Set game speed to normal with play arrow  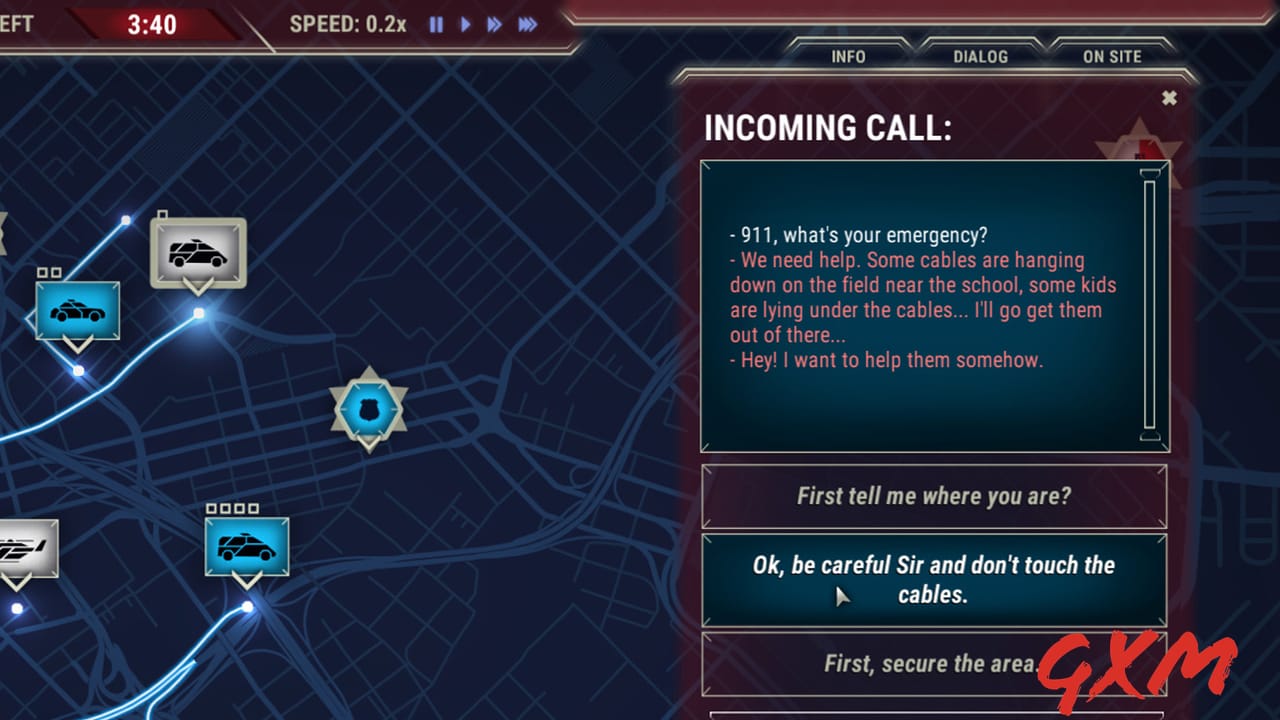465,25
